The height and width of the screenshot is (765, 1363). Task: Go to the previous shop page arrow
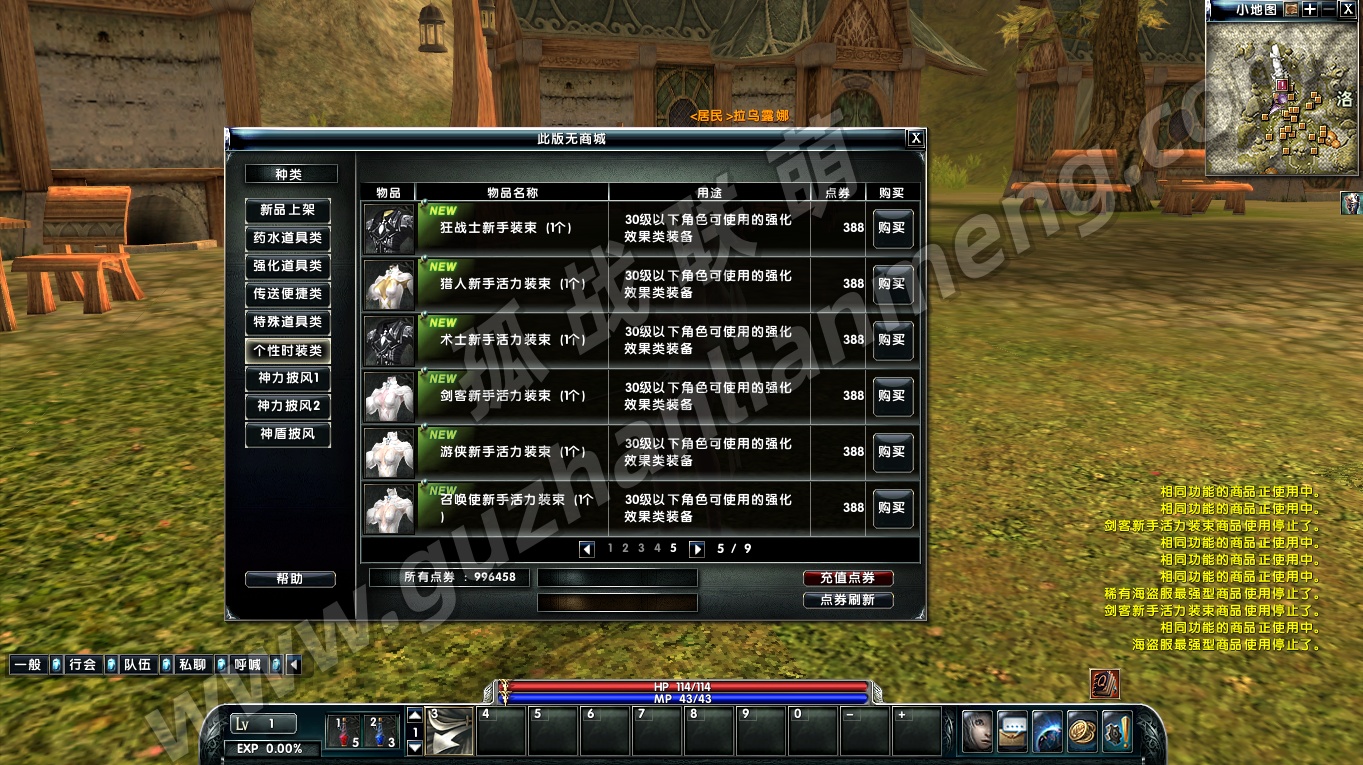[587, 549]
